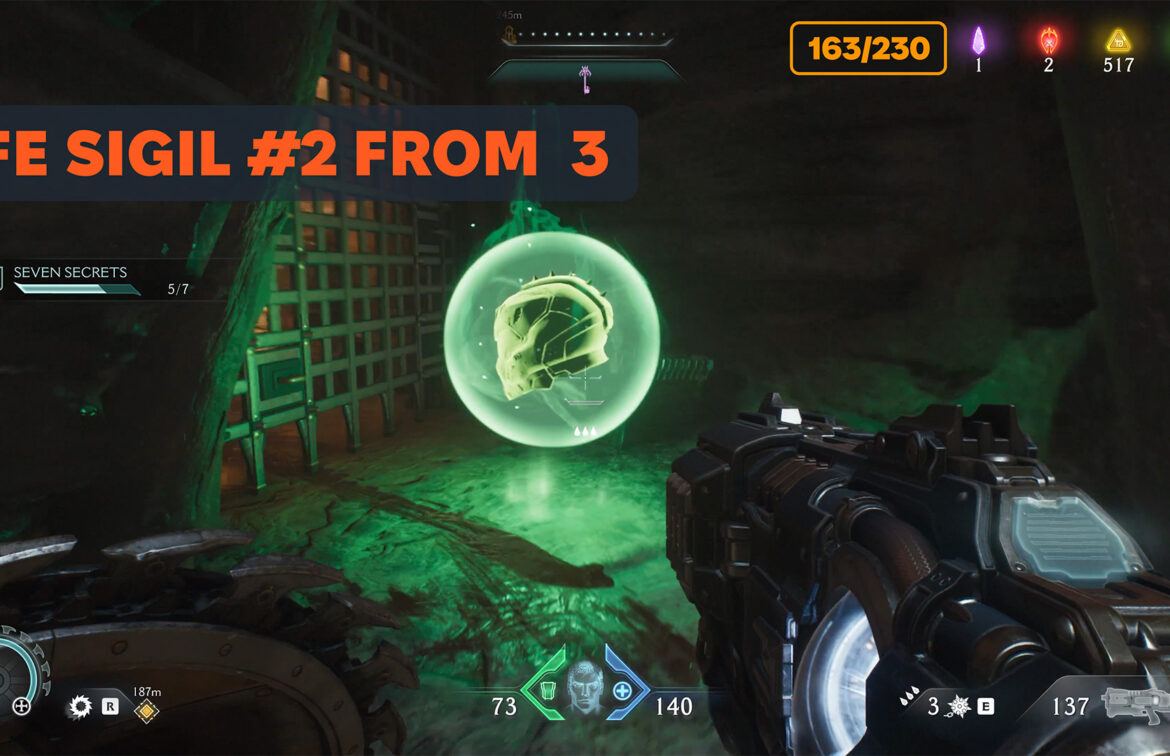Viewport: 1170px width, 756px height.
Task: Click the equipped weapon silhouette icon
Action: tap(1133, 705)
